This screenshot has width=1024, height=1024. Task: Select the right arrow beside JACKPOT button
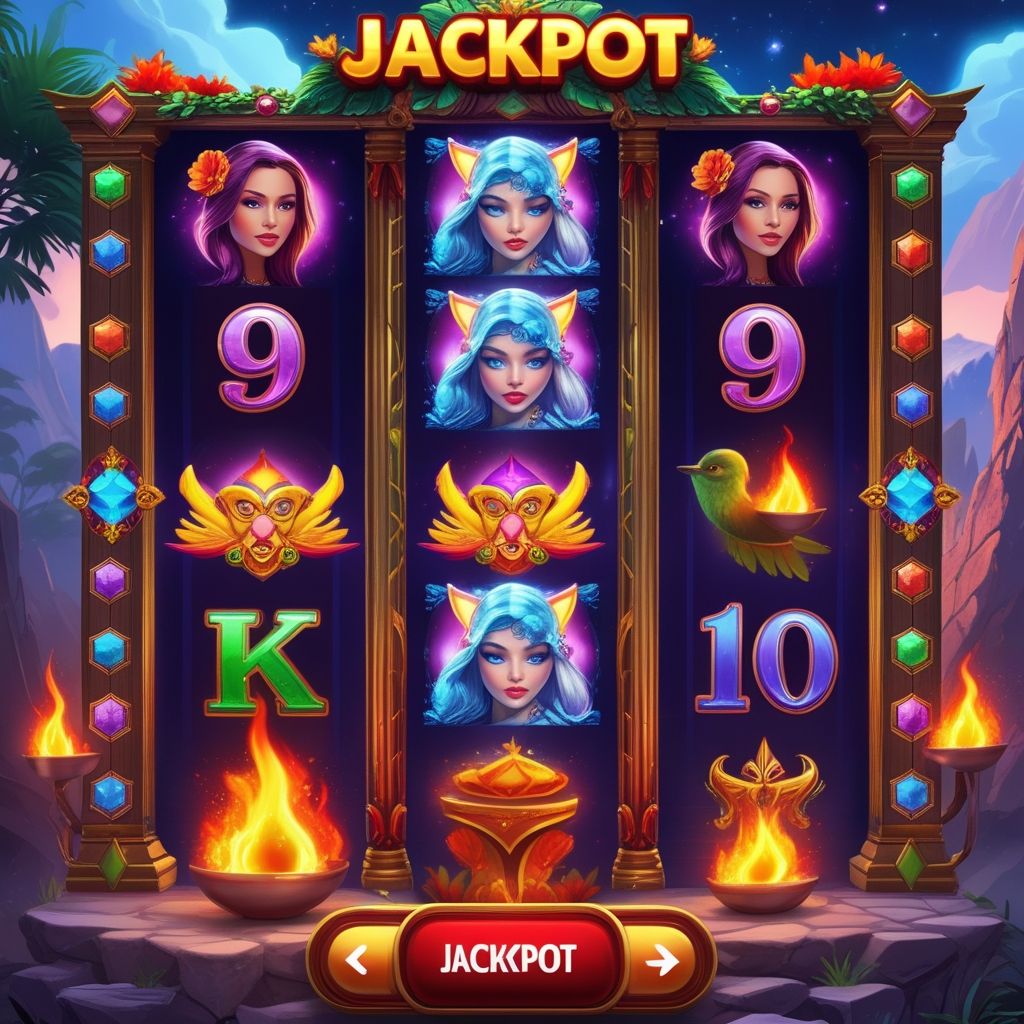[x=662, y=960]
